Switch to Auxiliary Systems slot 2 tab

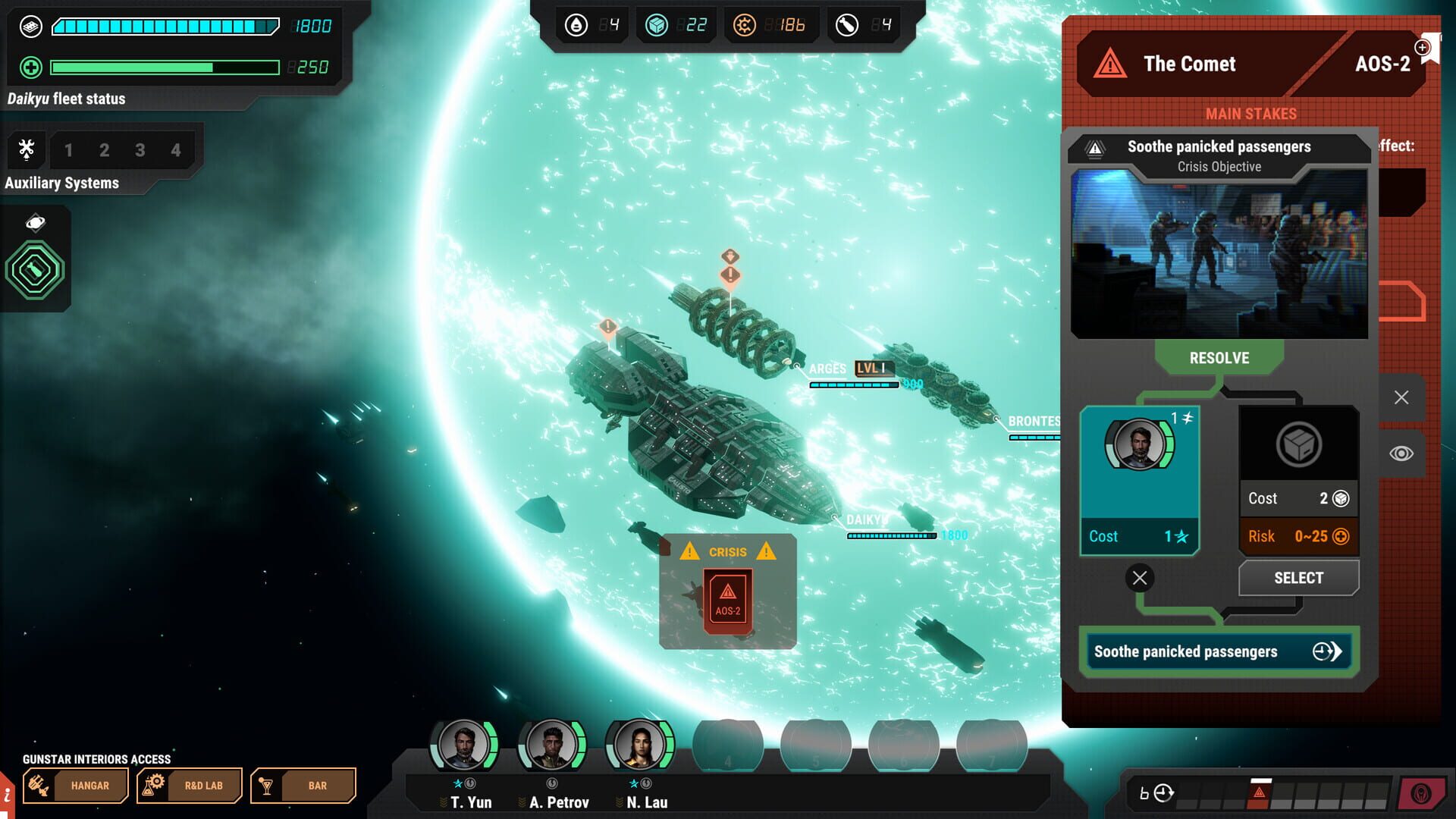[104, 149]
